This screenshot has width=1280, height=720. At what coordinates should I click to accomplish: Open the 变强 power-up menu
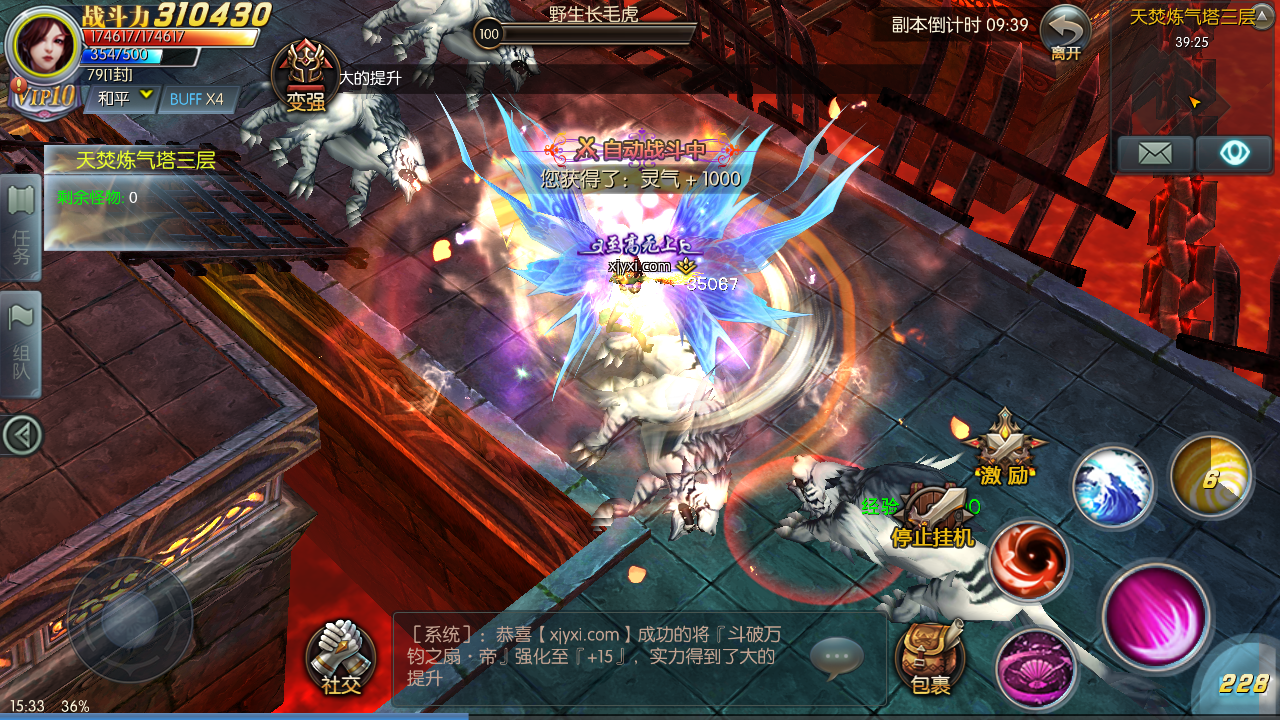click(305, 75)
